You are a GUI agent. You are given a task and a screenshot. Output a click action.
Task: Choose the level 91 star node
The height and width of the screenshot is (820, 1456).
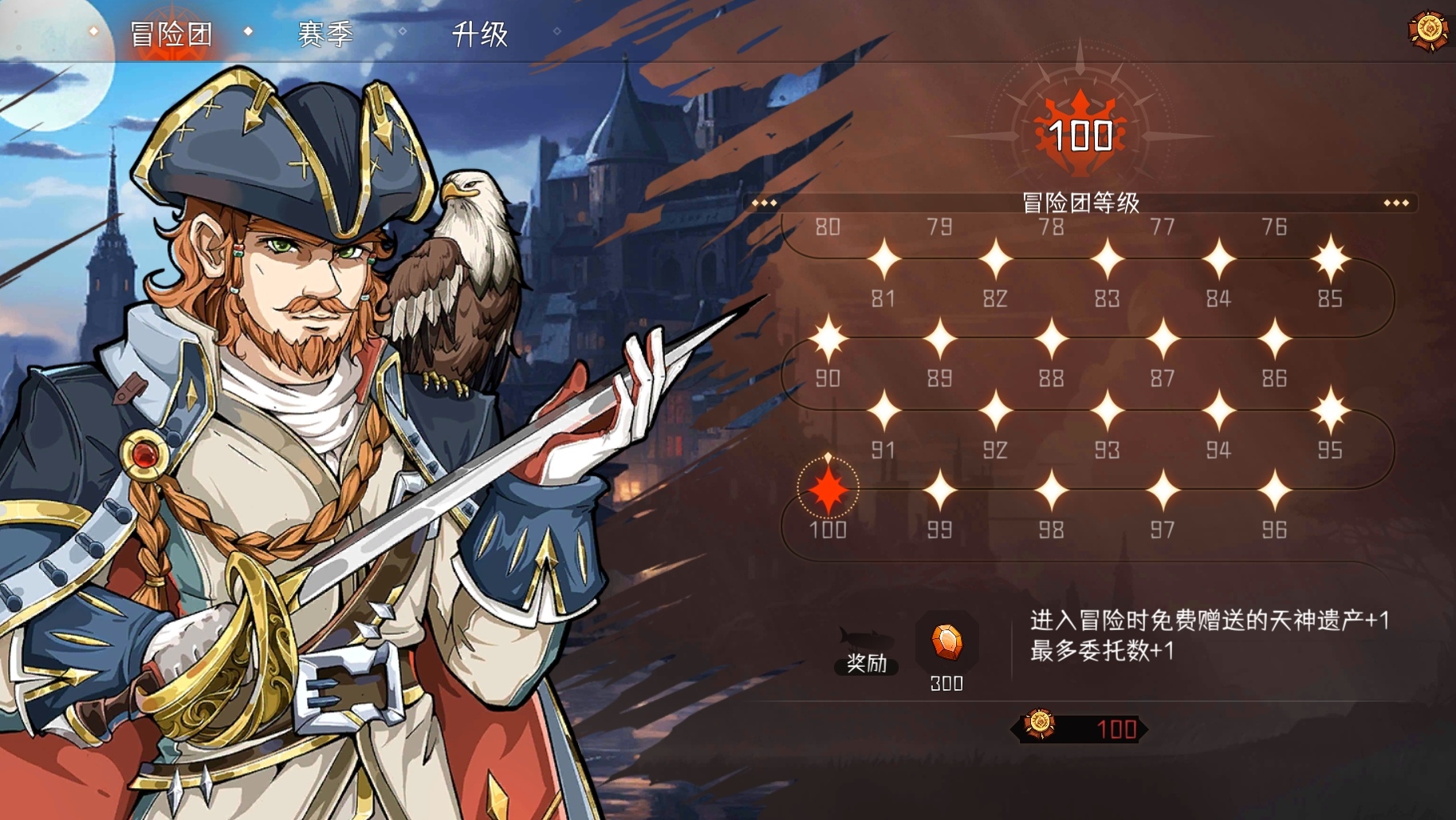(x=883, y=412)
